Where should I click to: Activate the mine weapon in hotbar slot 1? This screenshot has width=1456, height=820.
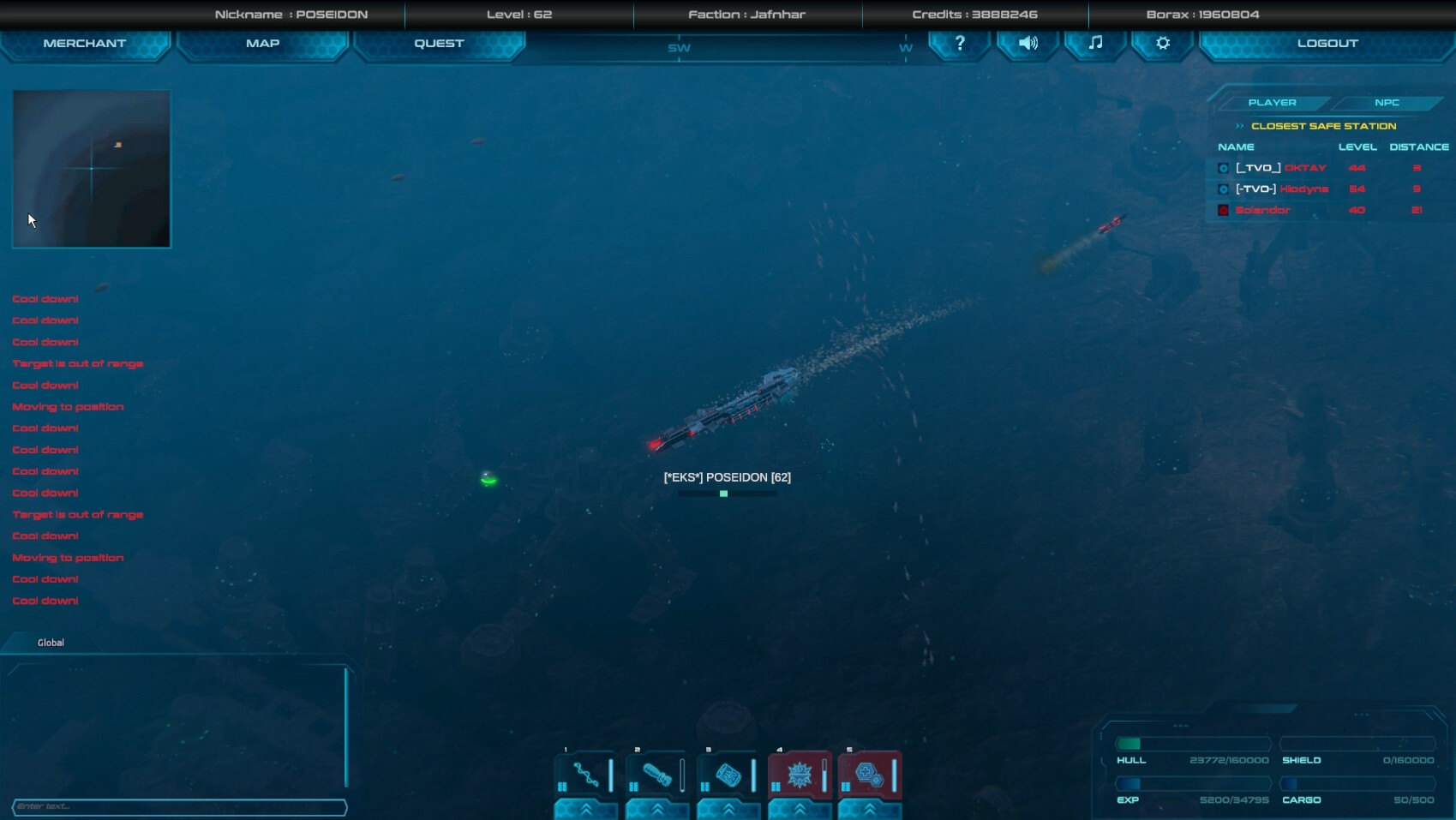coord(585,774)
